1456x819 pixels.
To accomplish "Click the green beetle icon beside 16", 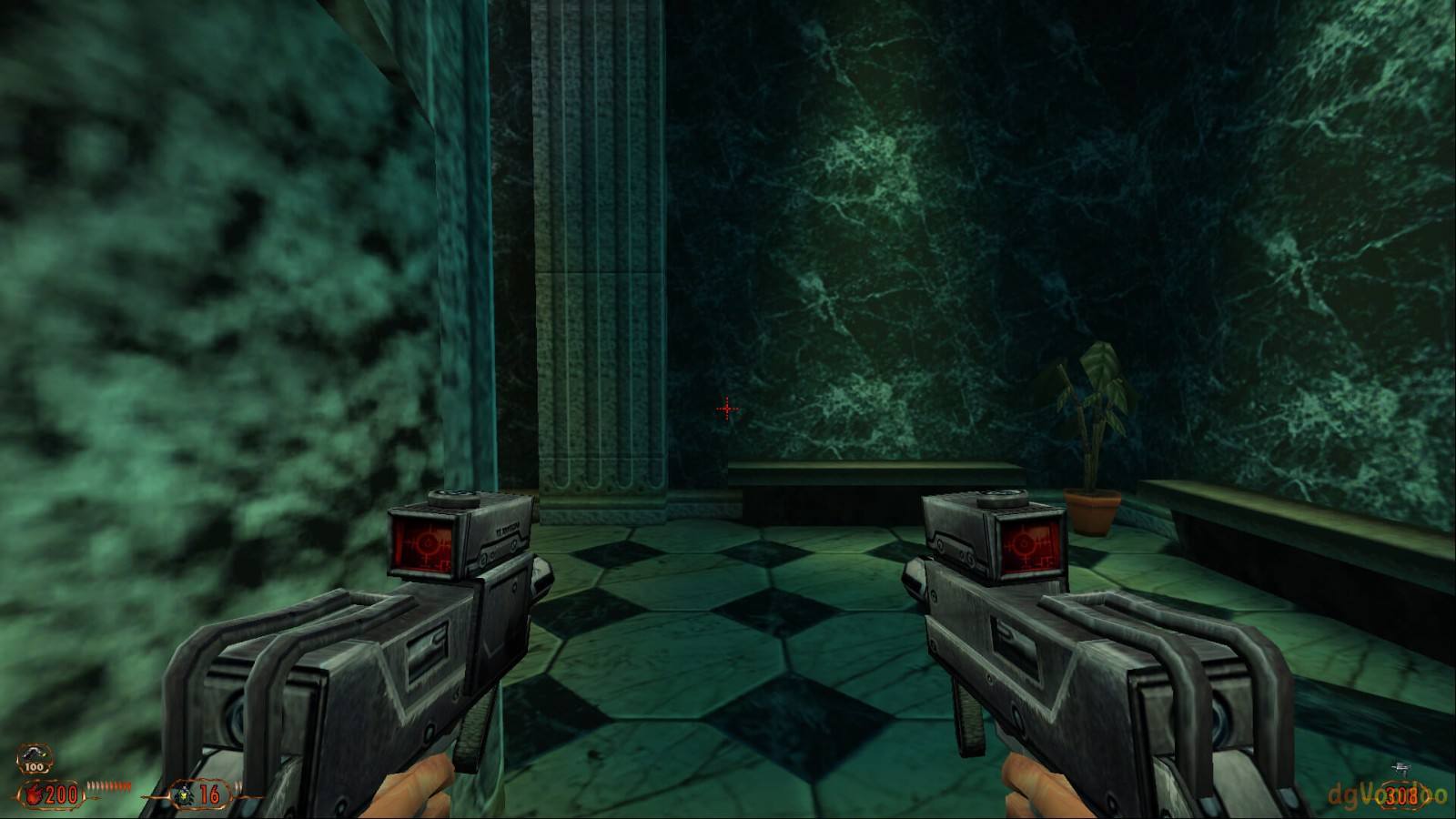I will tap(183, 795).
